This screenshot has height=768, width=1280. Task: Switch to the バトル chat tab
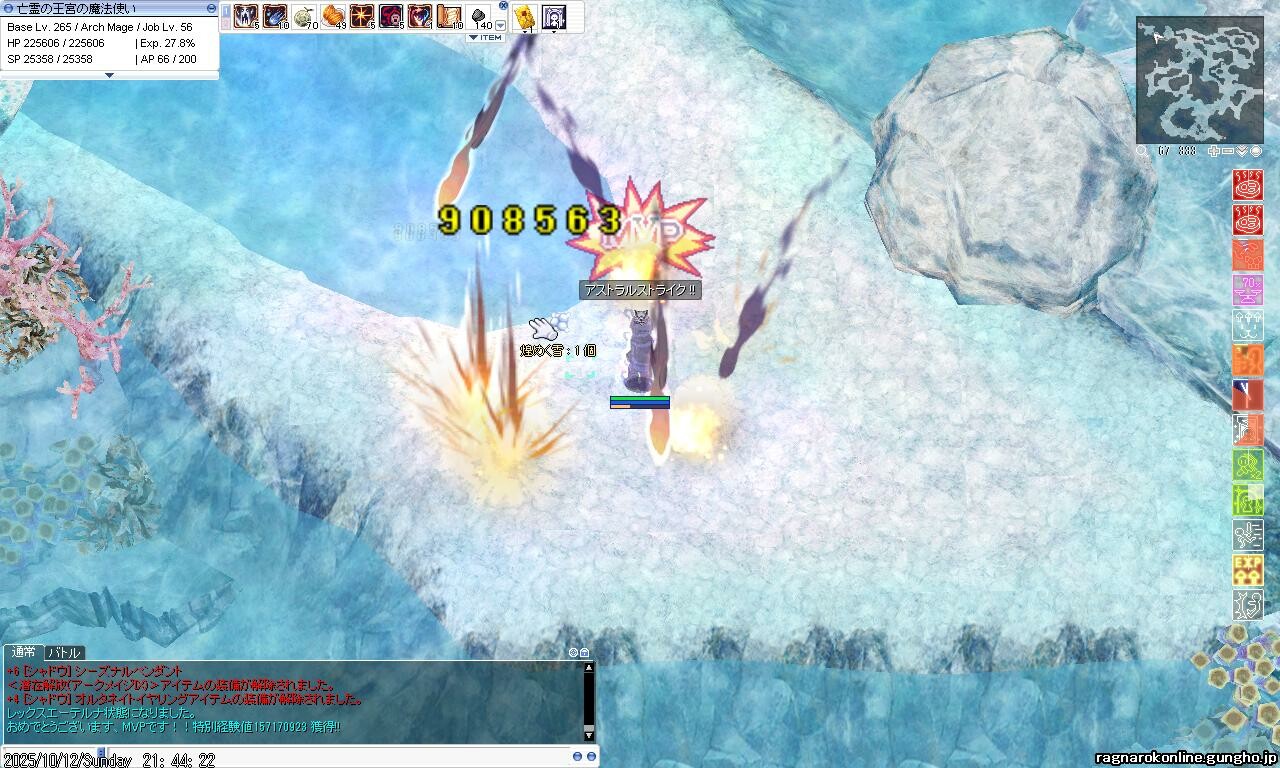tap(65, 653)
